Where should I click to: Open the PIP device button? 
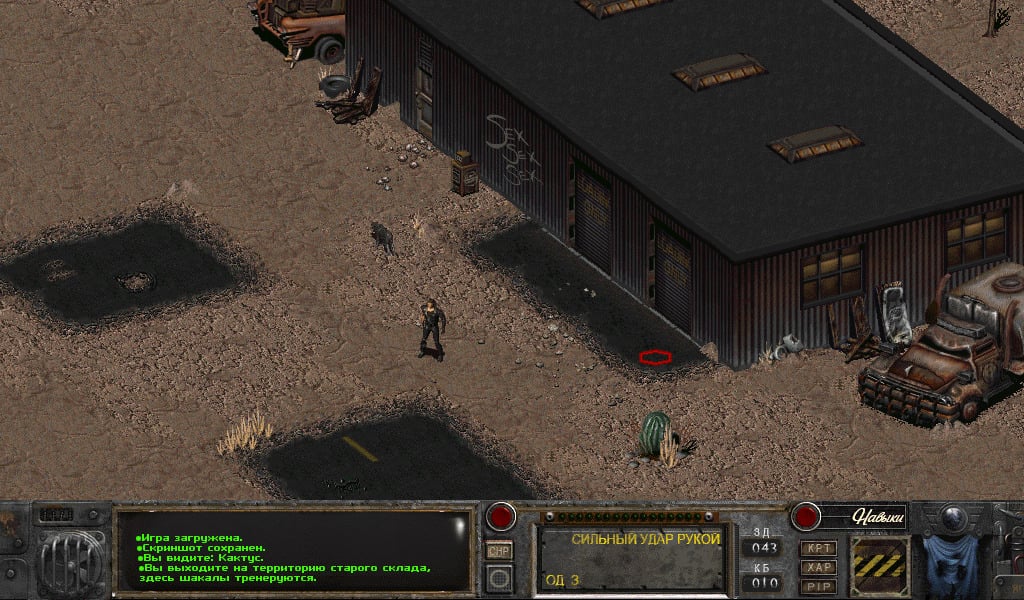coord(817,584)
